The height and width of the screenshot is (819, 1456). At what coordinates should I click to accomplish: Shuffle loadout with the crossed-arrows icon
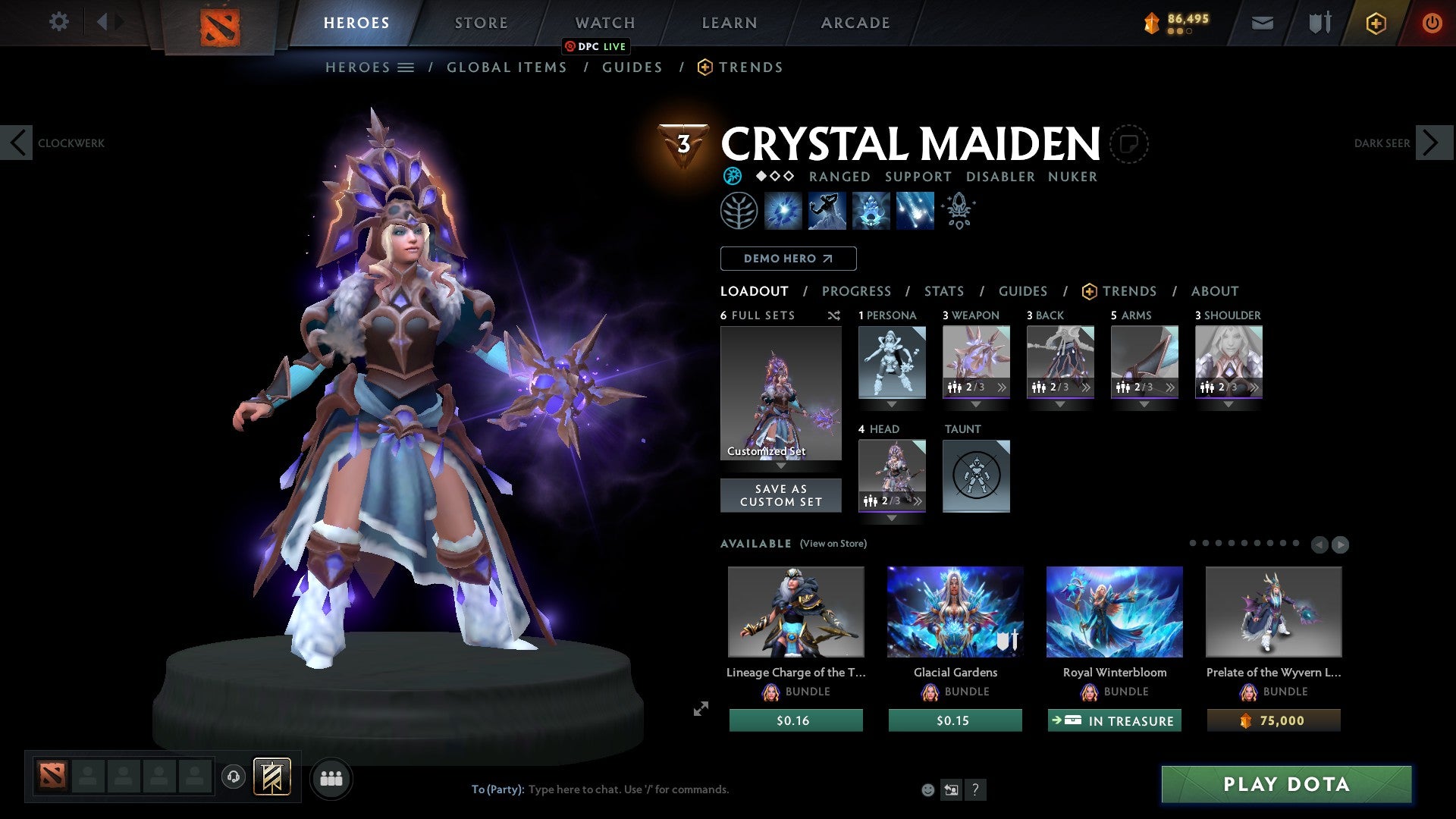pyautogui.click(x=834, y=315)
